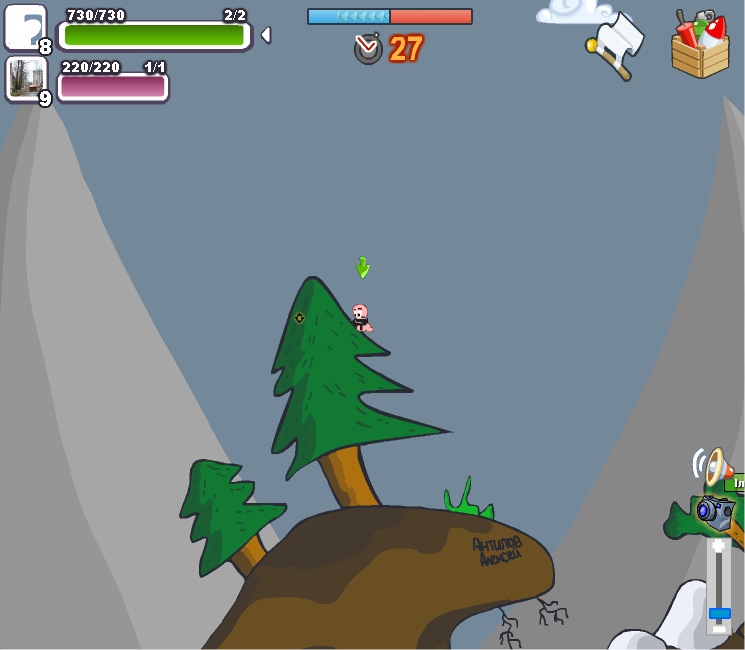Toggle sound with the megaphone icon

713,466
